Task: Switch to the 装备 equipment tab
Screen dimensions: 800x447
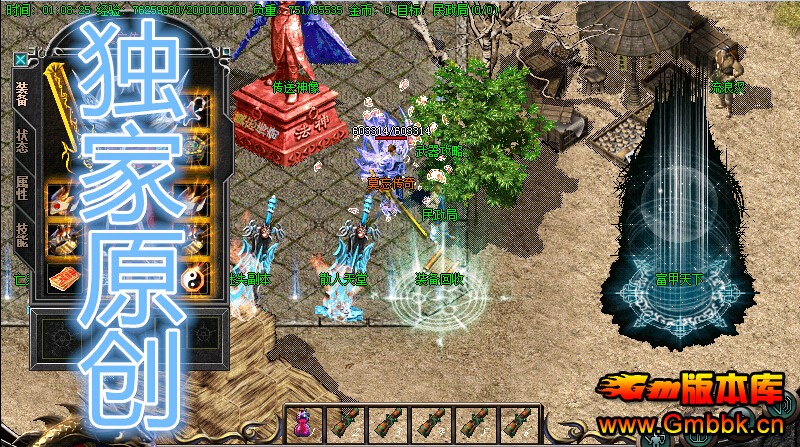Action: tap(22, 94)
